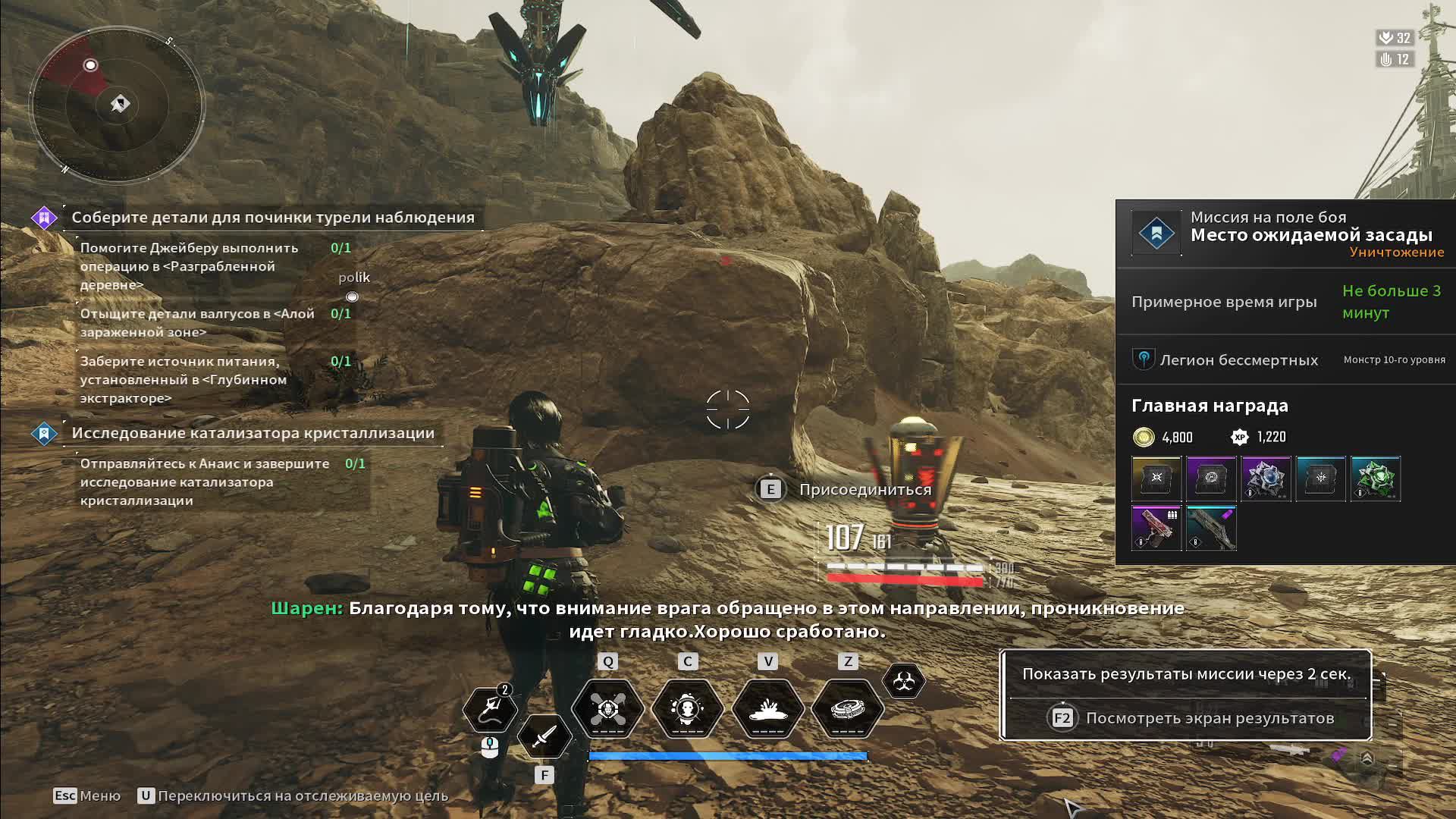Viewport: 1456px width, 819px height.
Task: Select the red pistol weapon reward
Action: point(1156,528)
